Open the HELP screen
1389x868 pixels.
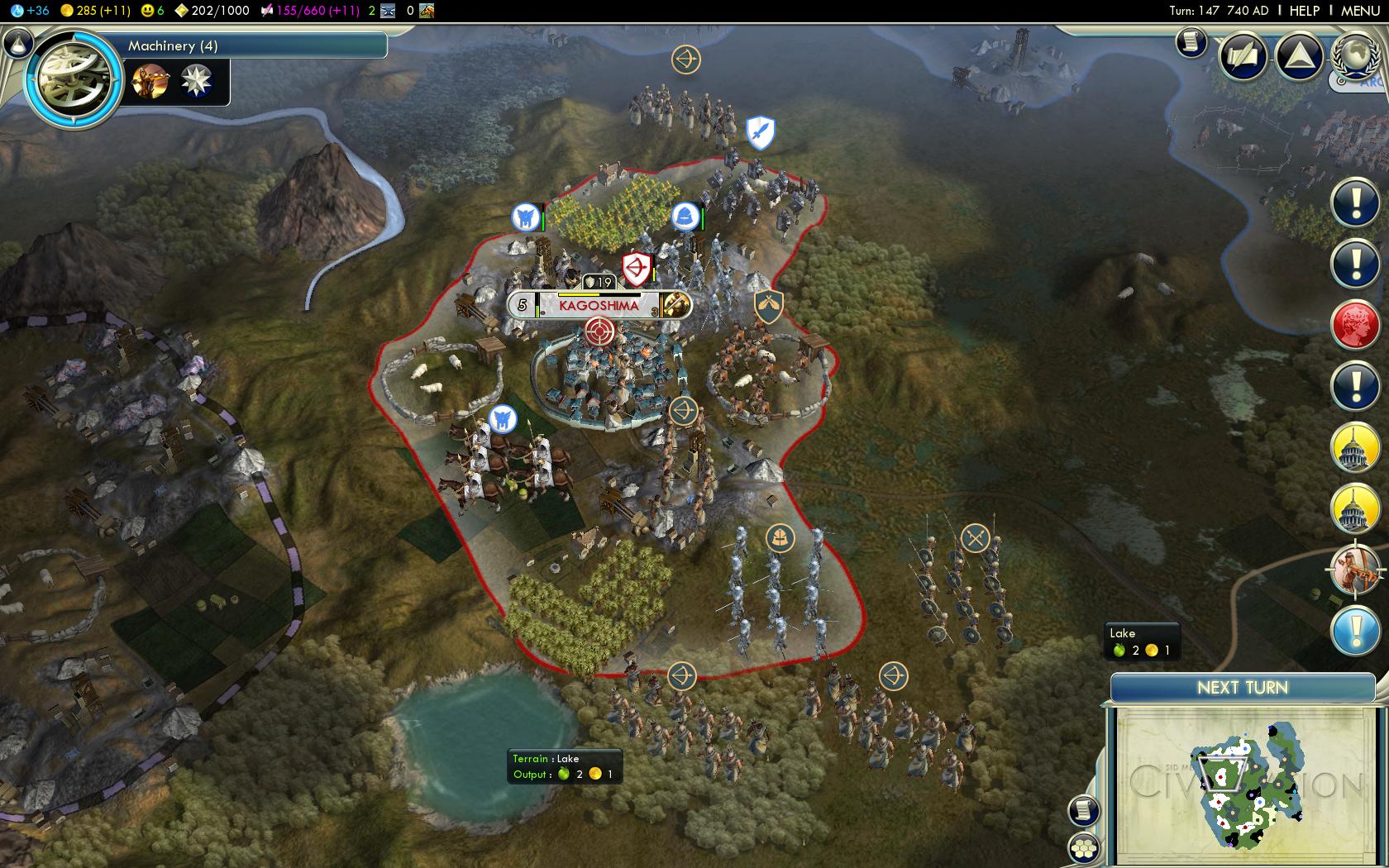pos(1304,11)
